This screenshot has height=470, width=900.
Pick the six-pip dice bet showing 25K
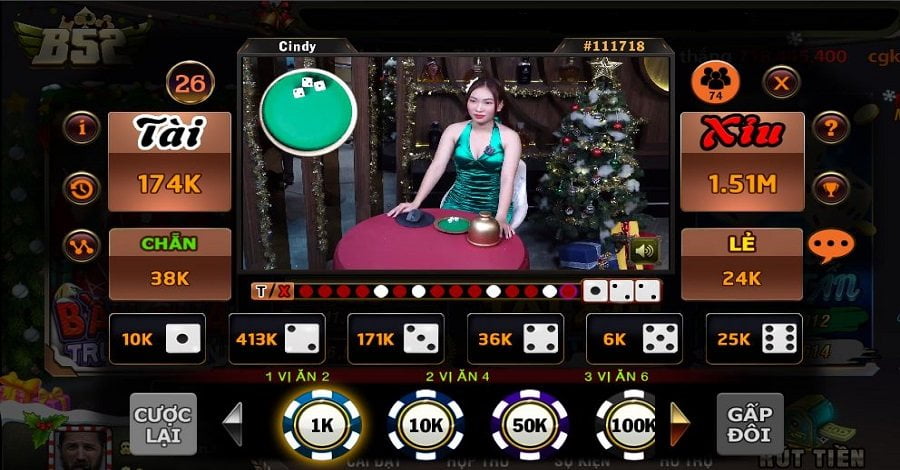coord(753,339)
